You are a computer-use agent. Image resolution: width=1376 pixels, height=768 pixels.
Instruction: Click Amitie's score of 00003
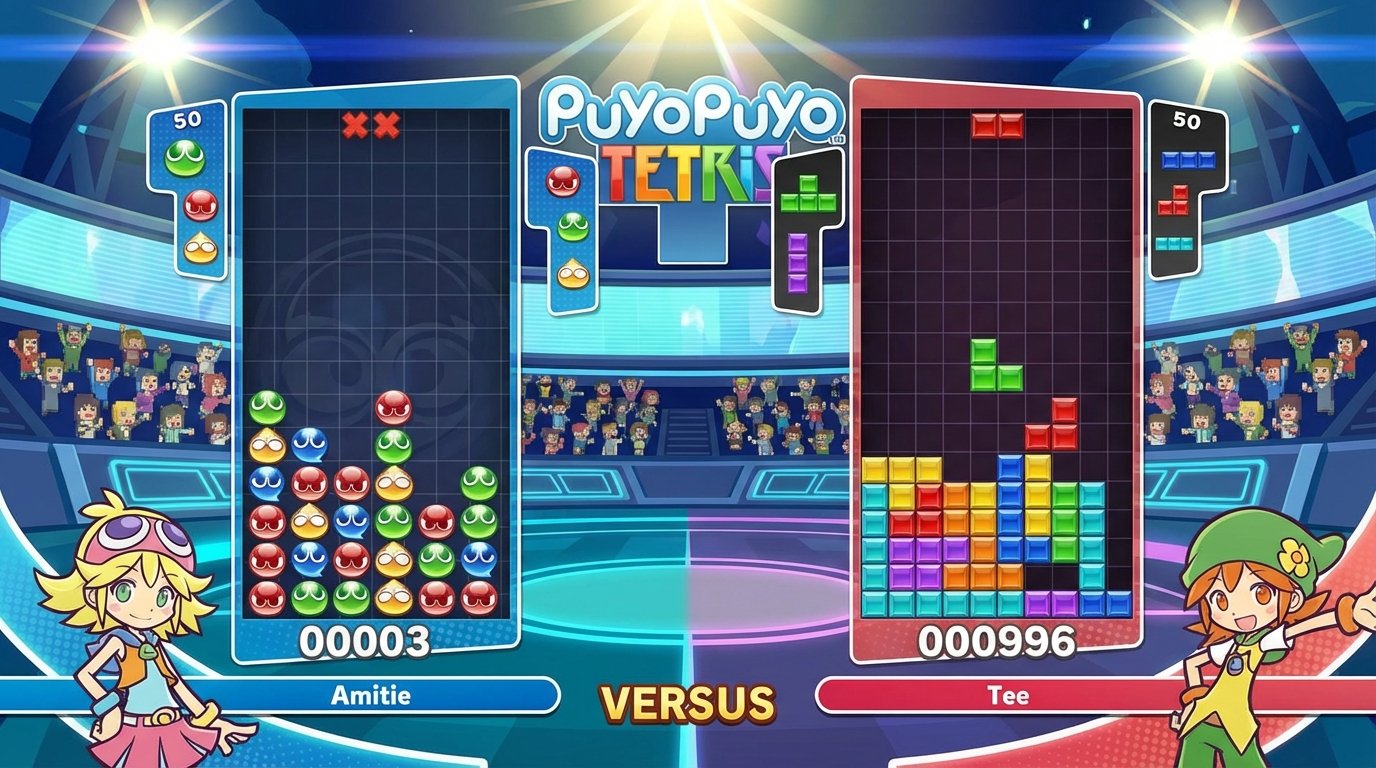pos(368,640)
